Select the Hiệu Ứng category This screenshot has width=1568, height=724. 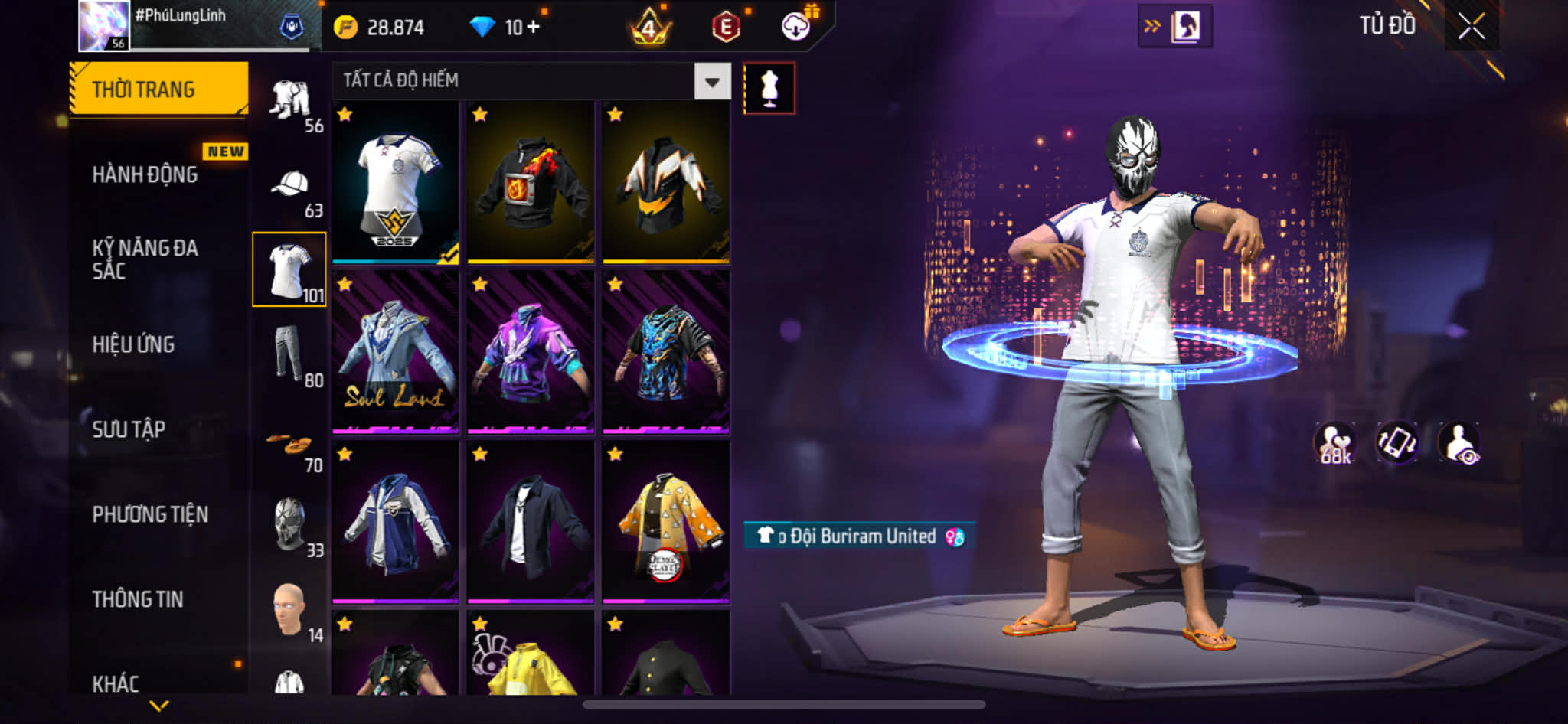[x=134, y=344]
